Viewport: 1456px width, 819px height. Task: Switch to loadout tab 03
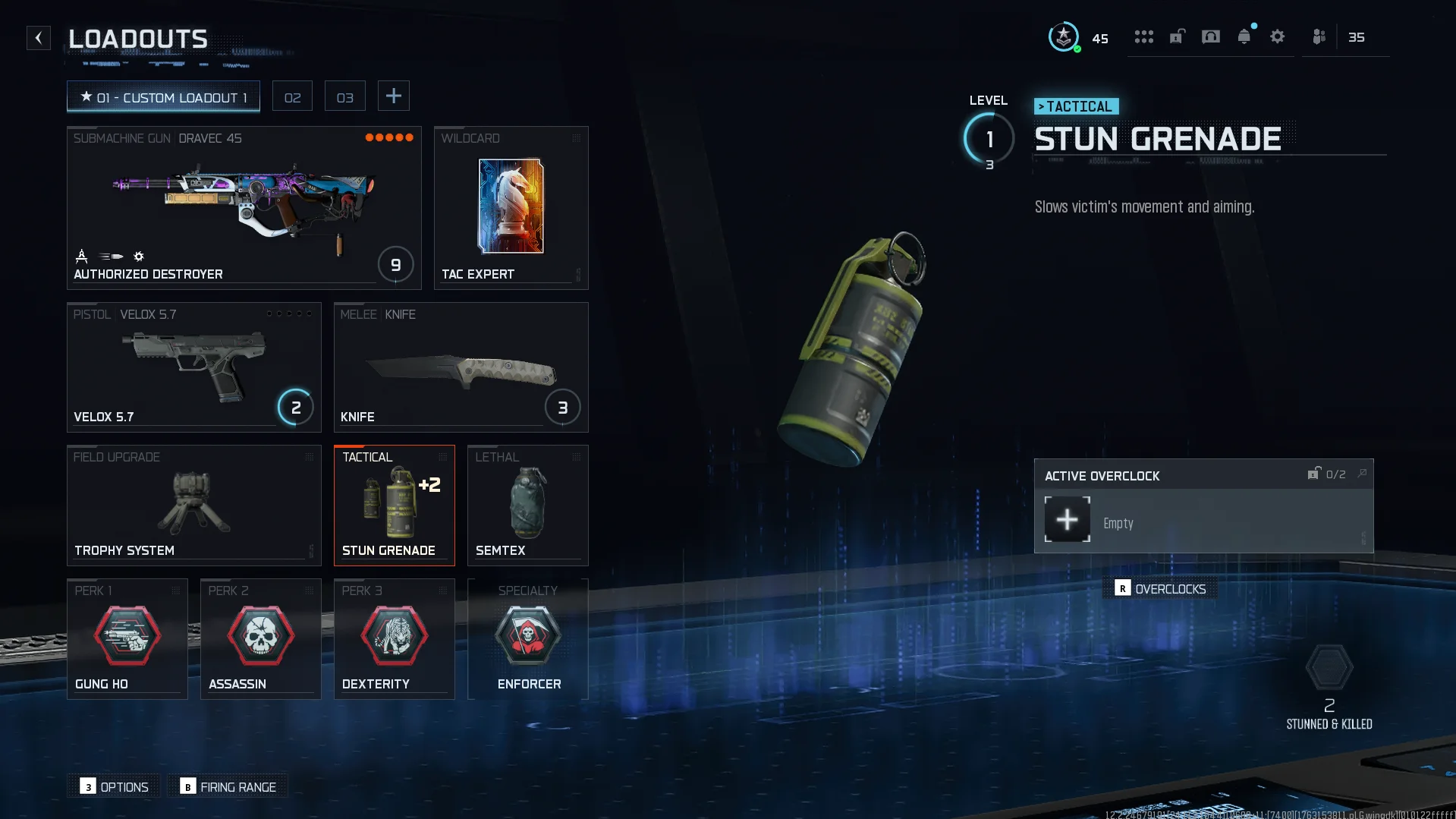[x=344, y=97]
